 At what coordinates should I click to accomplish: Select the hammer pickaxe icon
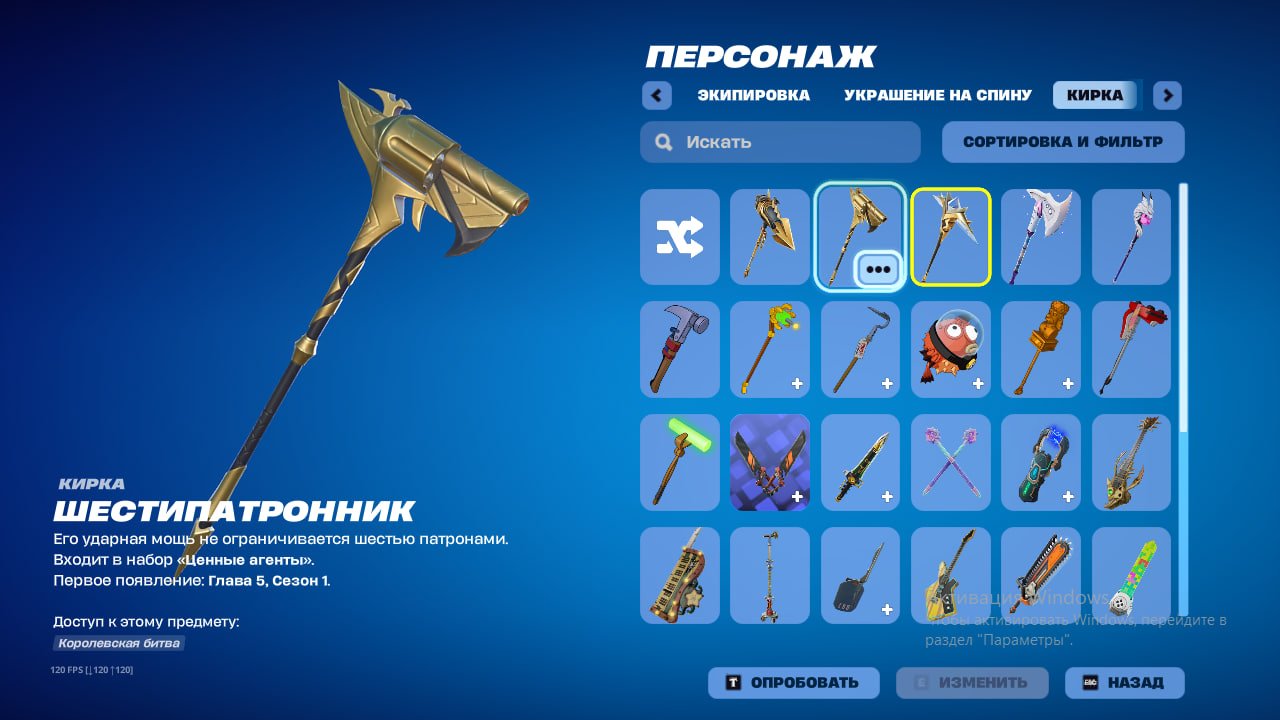click(679, 350)
